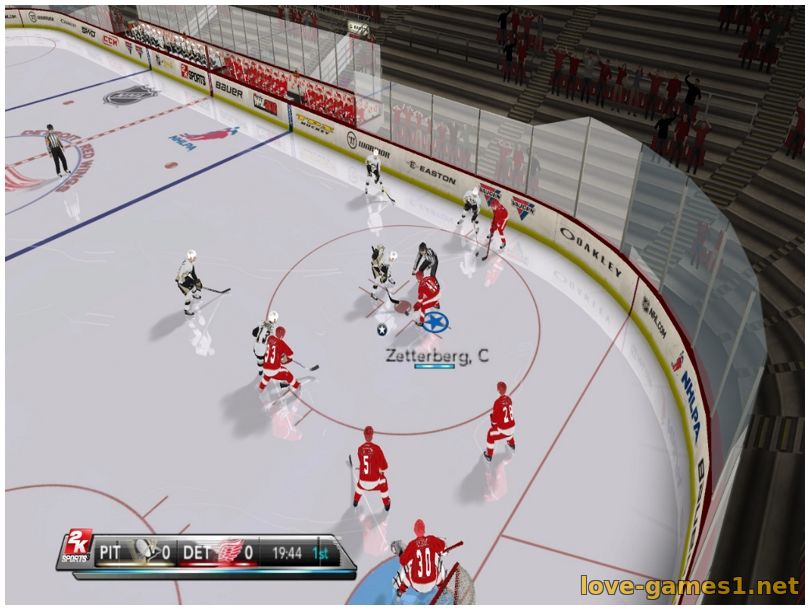
Task: Click the 2K Sports logo on the scorebug
Action: (x=76, y=549)
